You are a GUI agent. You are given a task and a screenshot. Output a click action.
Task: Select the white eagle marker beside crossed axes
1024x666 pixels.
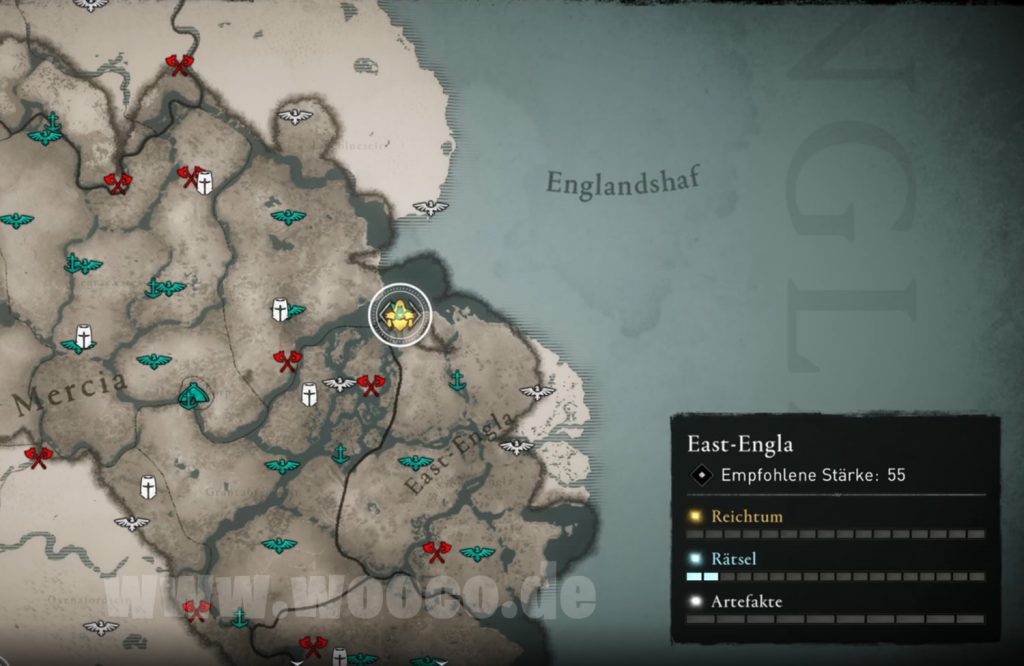coord(340,383)
